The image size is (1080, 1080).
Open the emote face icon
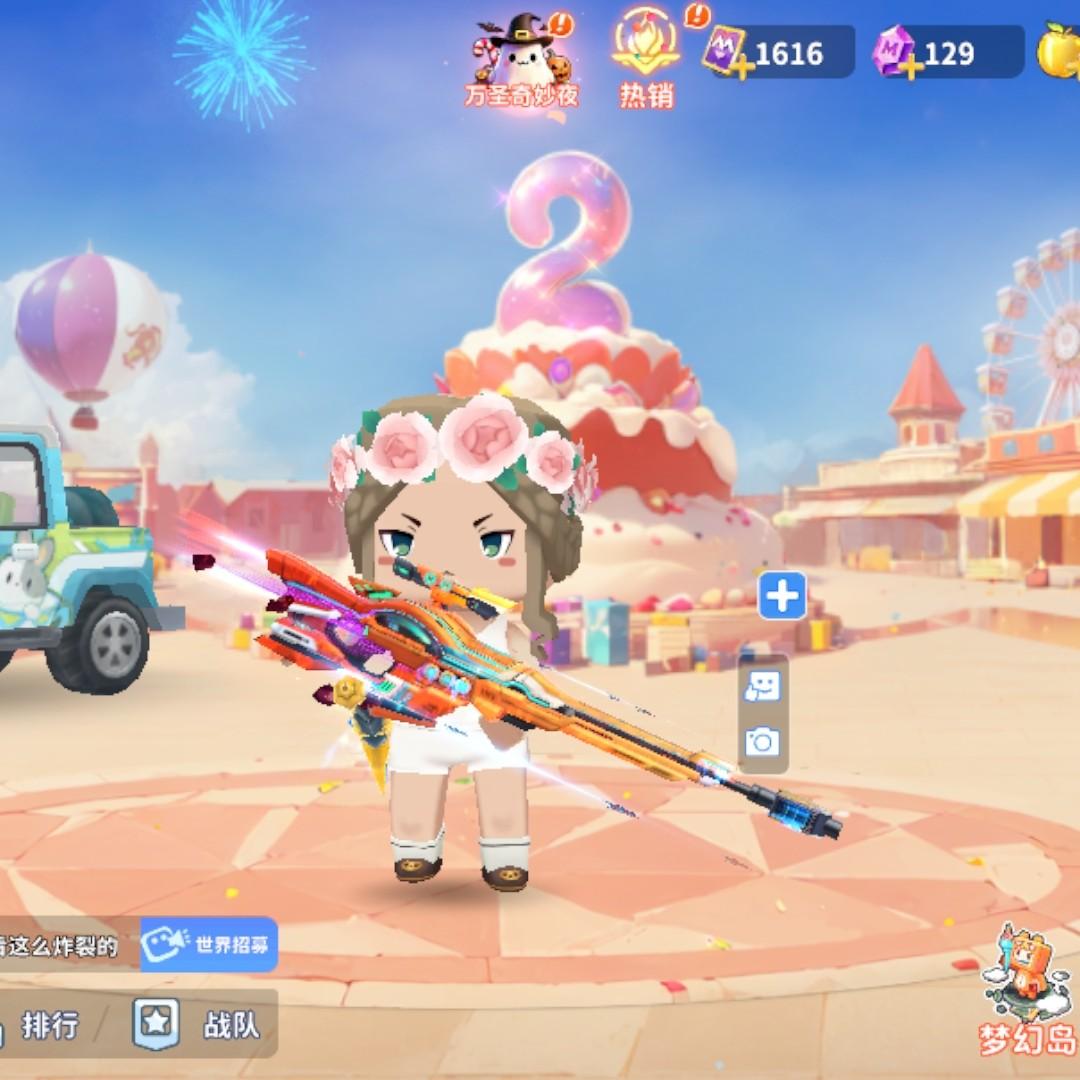click(x=762, y=687)
